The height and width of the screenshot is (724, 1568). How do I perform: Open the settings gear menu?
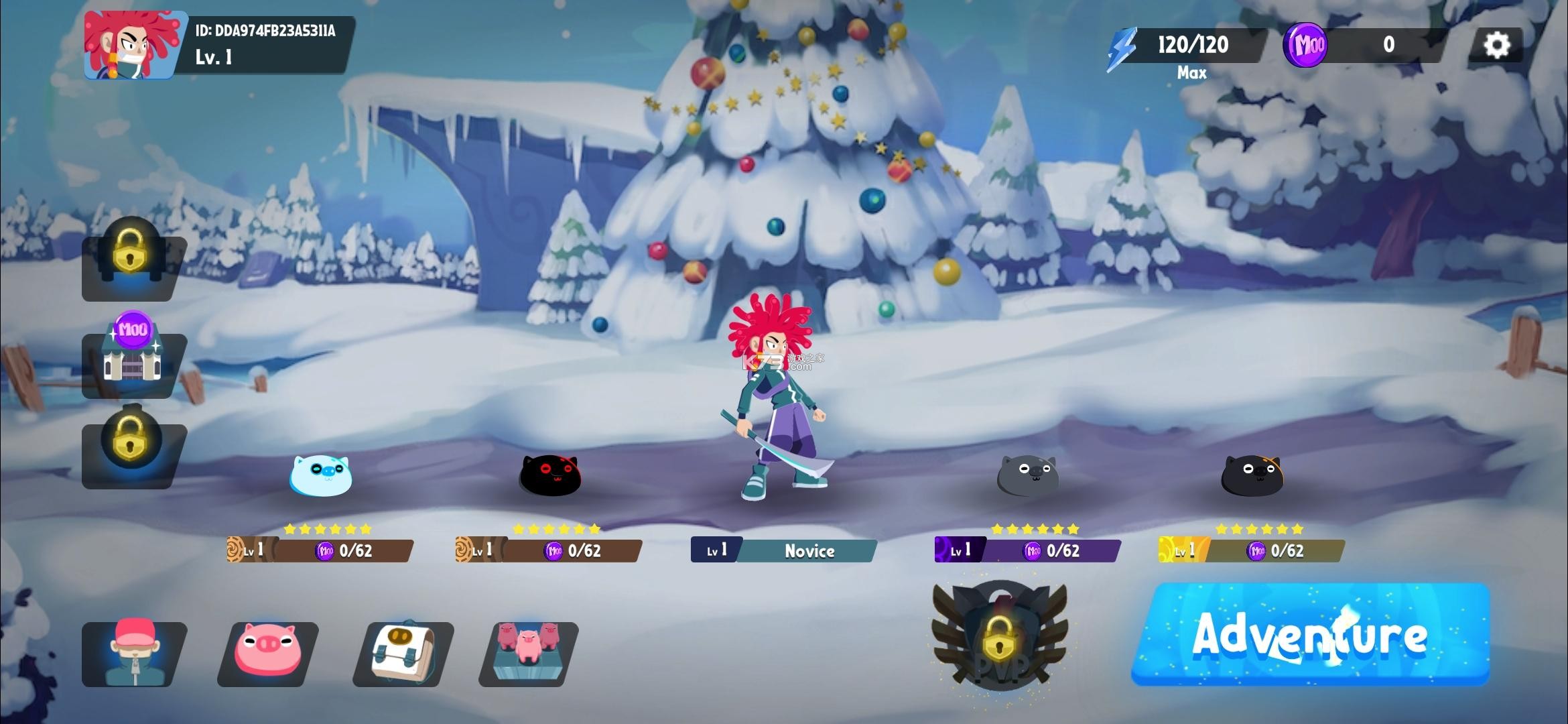[1496, 45]
